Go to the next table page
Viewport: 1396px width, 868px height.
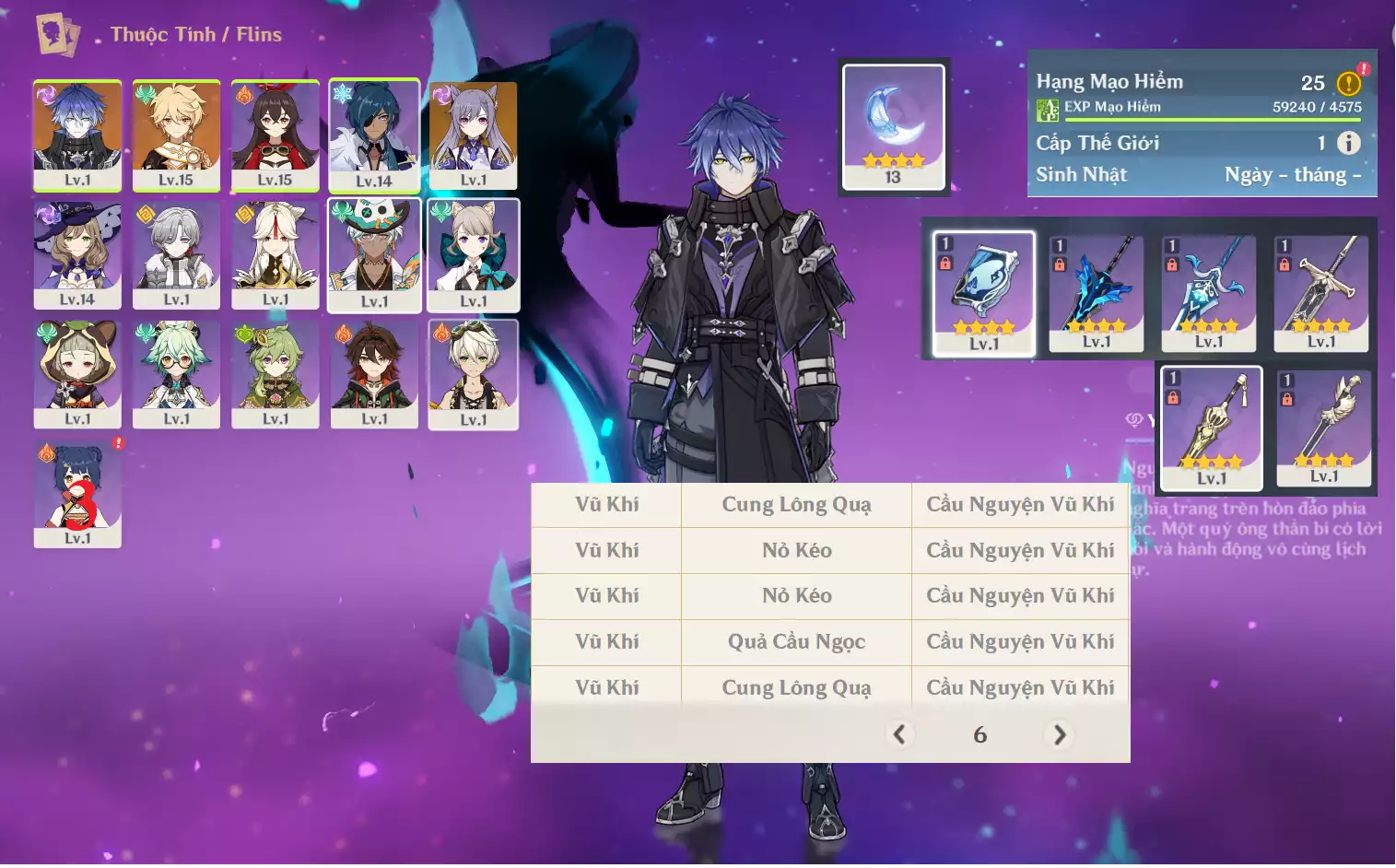coord(1060,734)
